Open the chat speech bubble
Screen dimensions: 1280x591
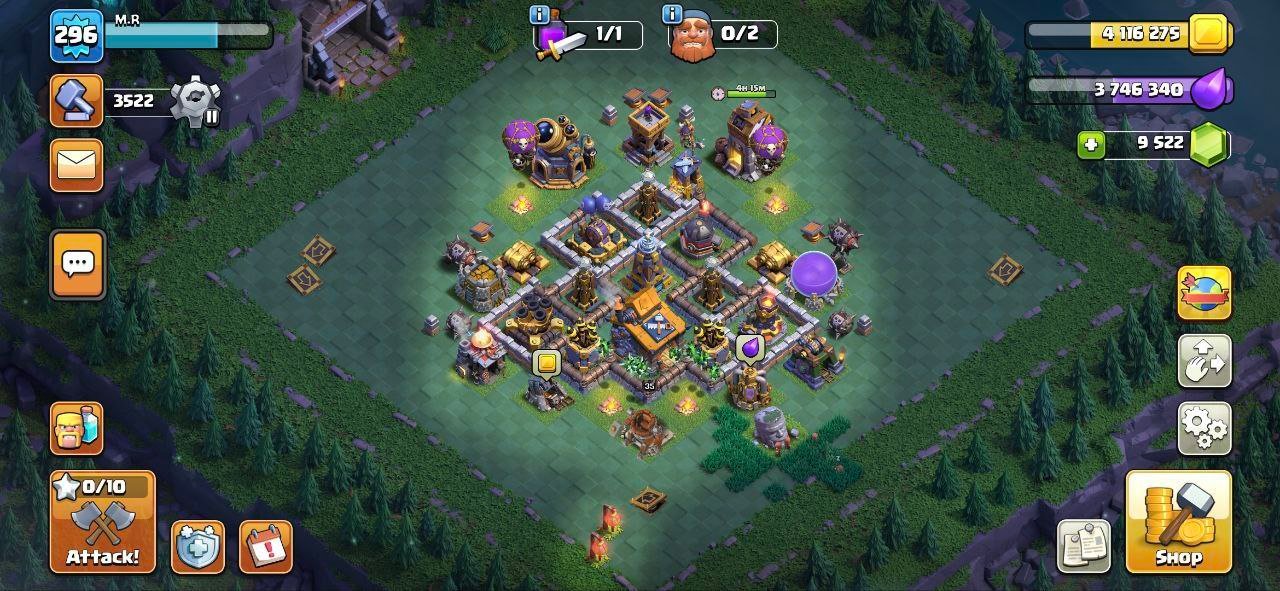(77, 264)
